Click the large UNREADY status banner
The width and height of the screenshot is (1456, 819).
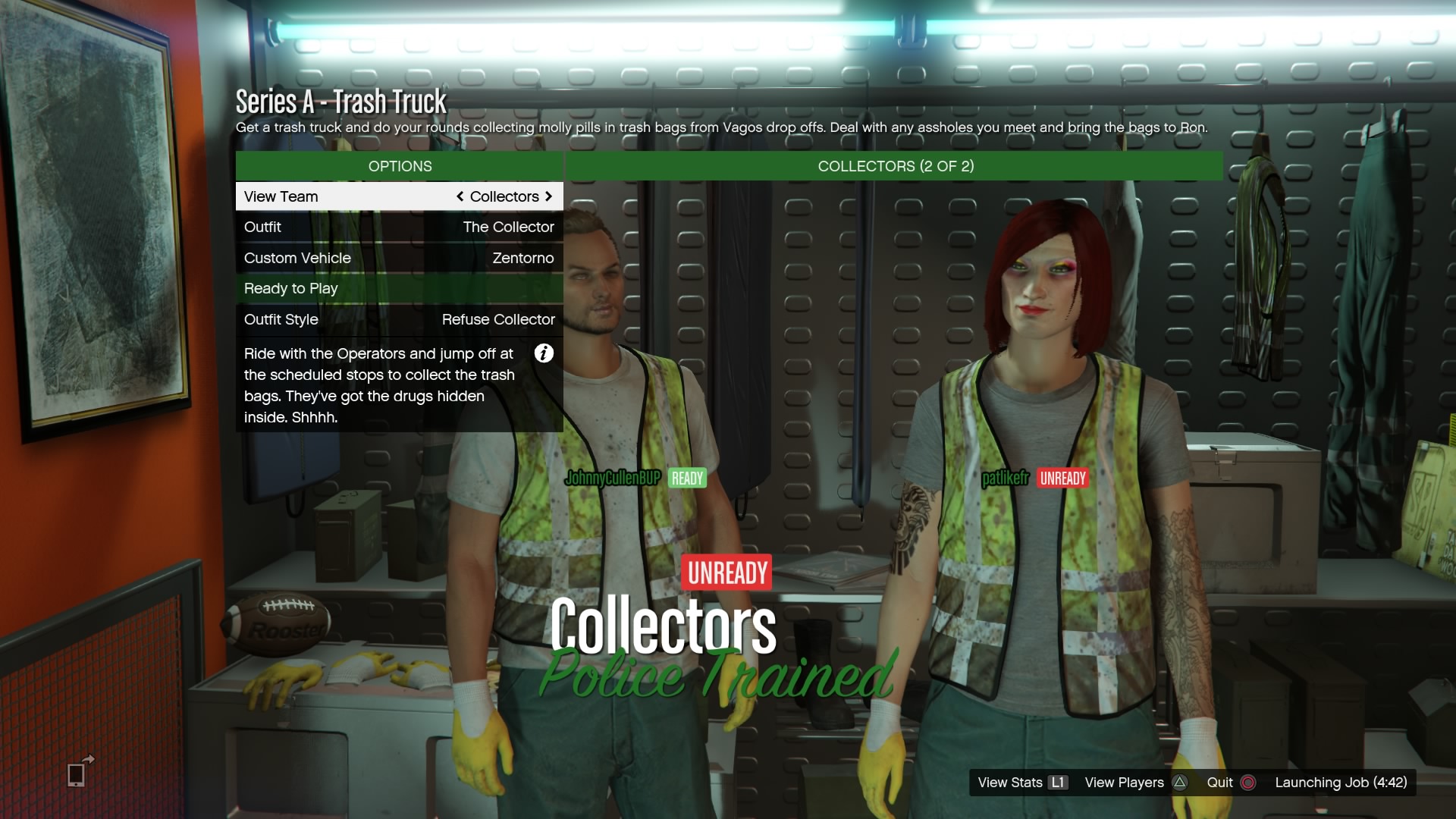point(726,573)
